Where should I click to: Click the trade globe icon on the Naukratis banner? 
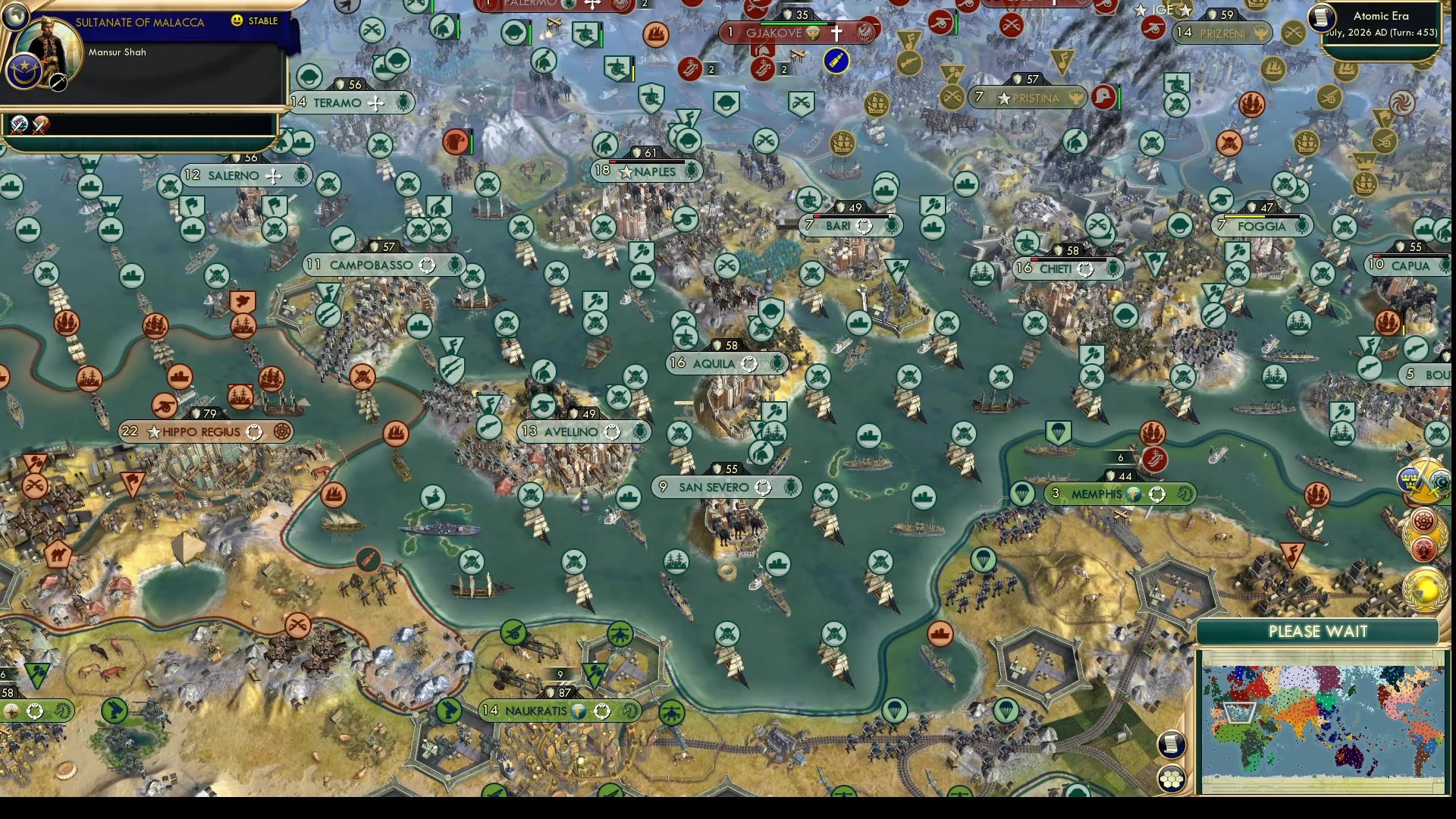(x=577, y=711)
